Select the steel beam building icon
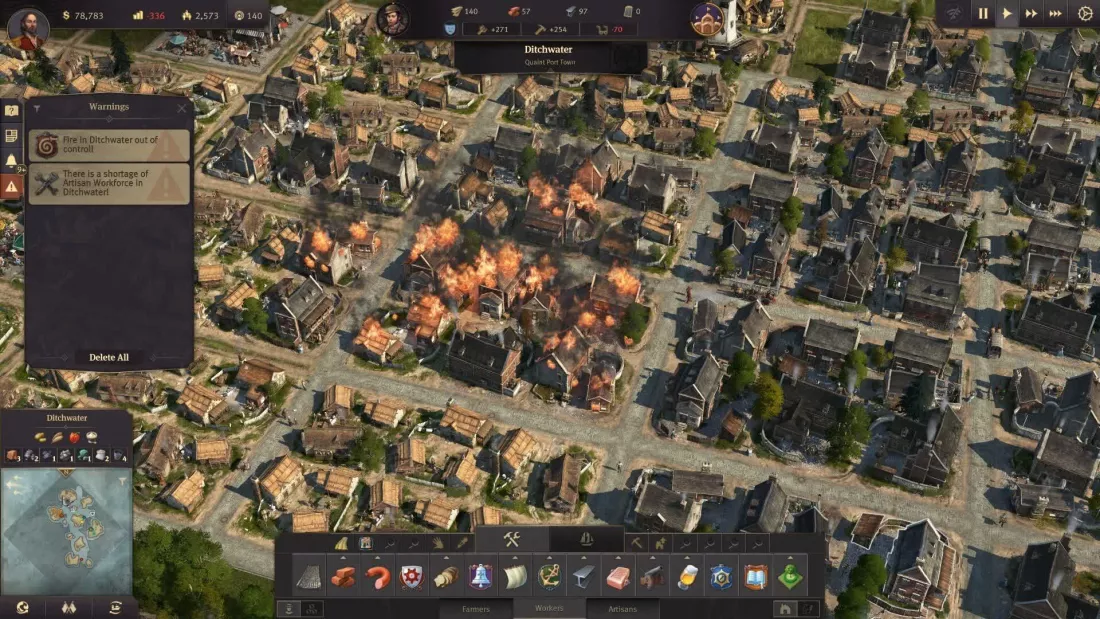Image resolution: width=1100 pixels, height=619 pixels. tap(584, 577)
